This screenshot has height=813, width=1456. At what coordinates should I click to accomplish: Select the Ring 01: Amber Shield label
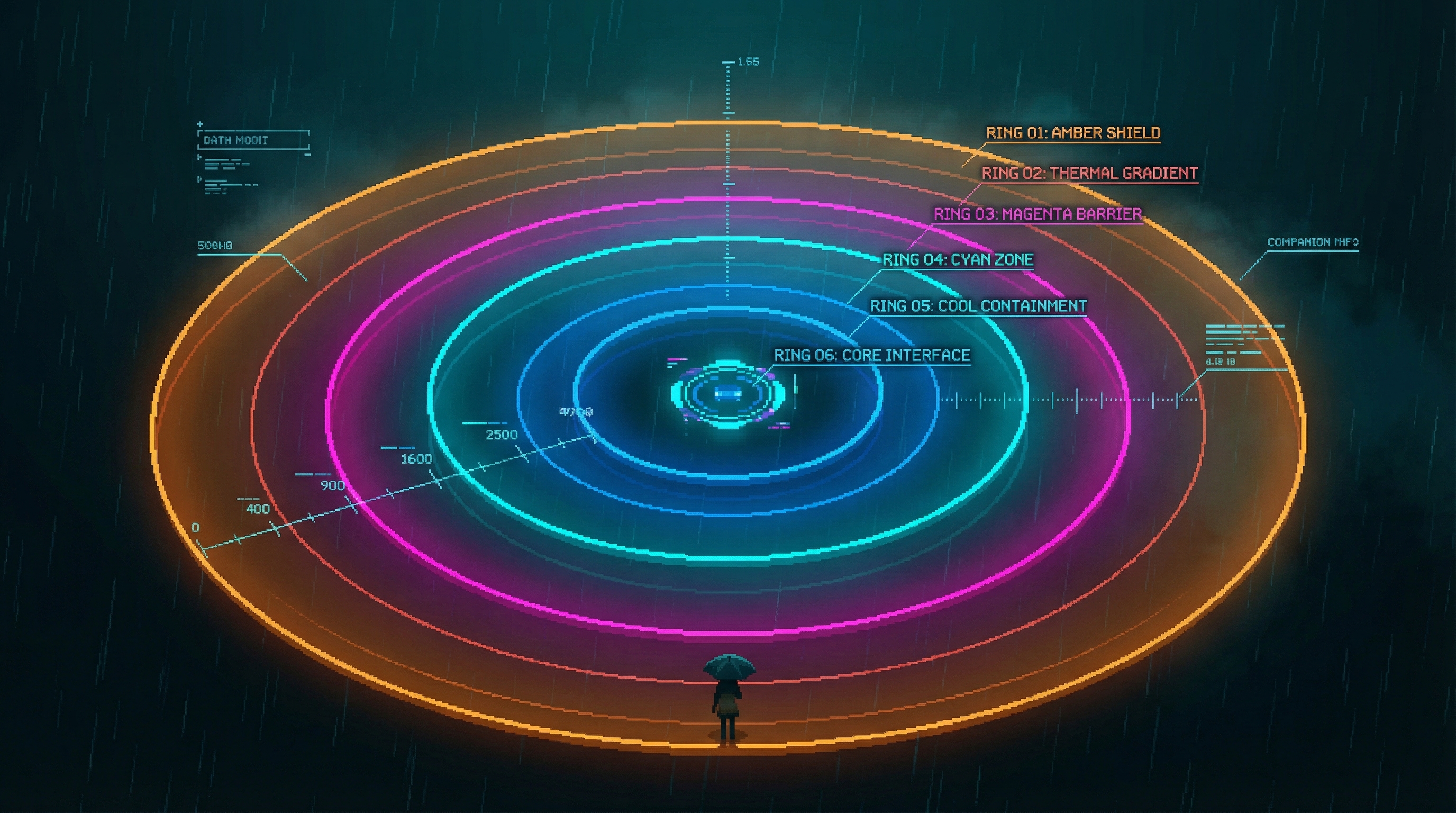click(x=1073, y=133)
